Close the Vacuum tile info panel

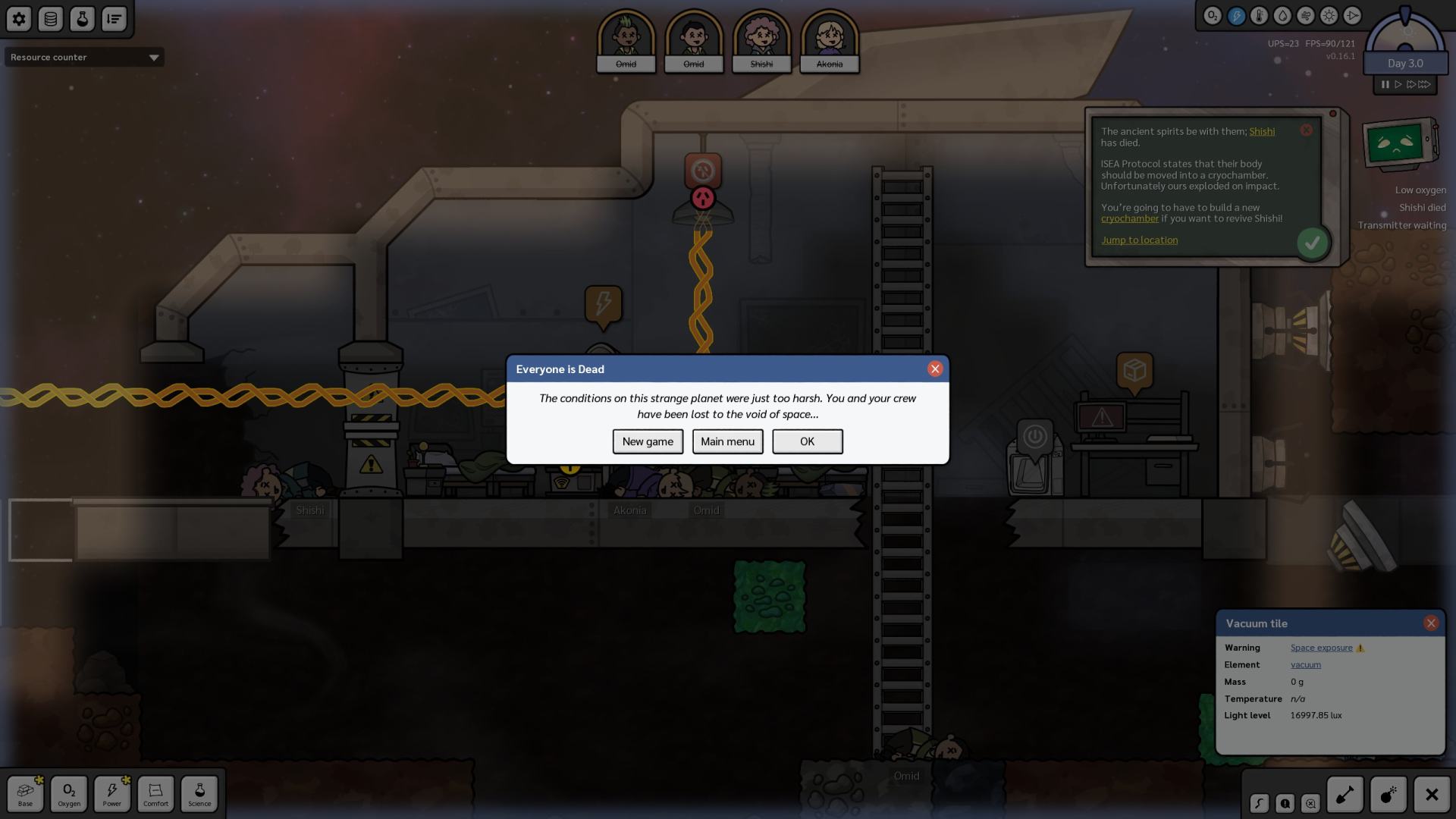point(1431,623)
